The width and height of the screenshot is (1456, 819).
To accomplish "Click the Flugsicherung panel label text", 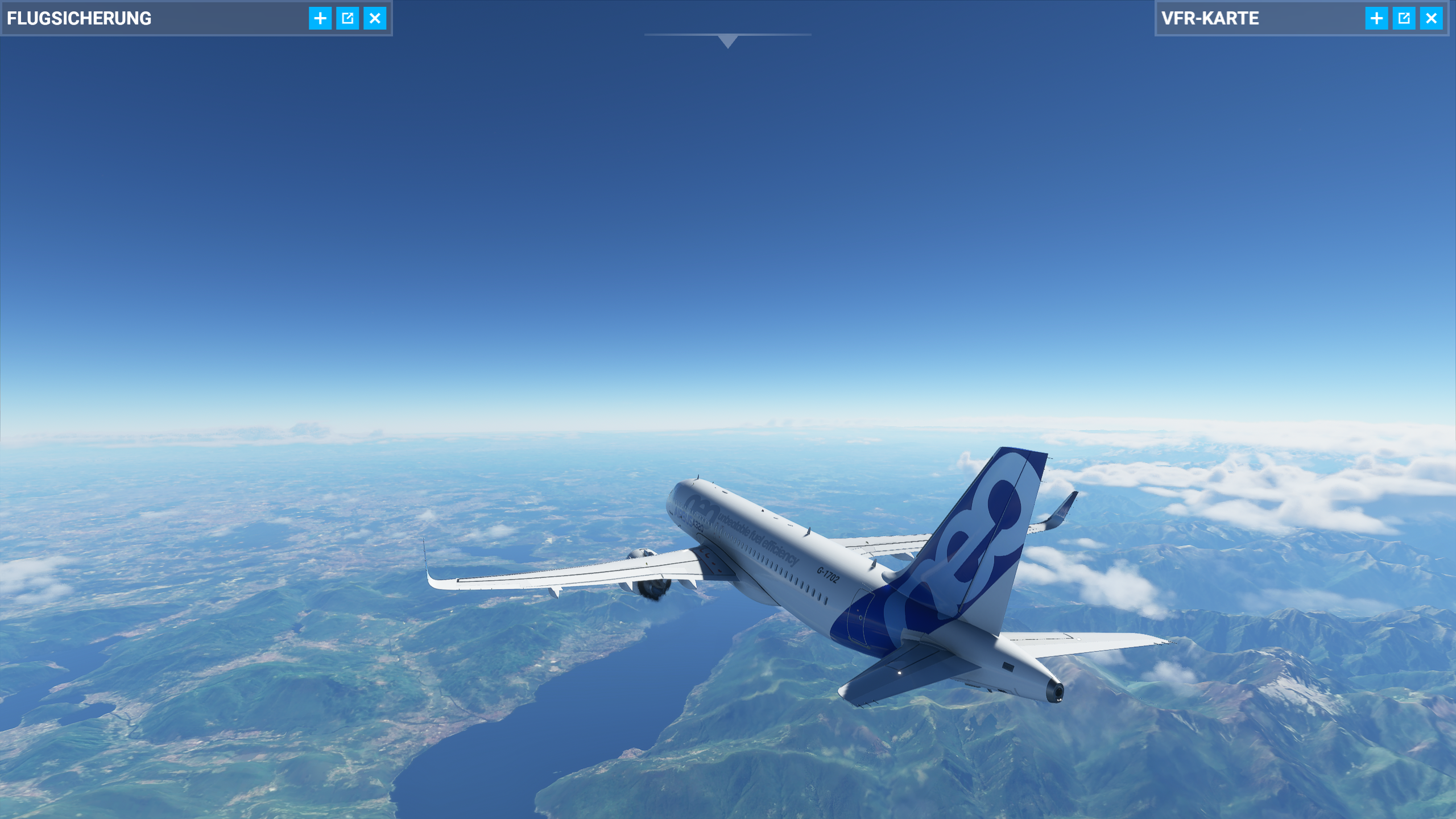I will [x=80, y=18].
